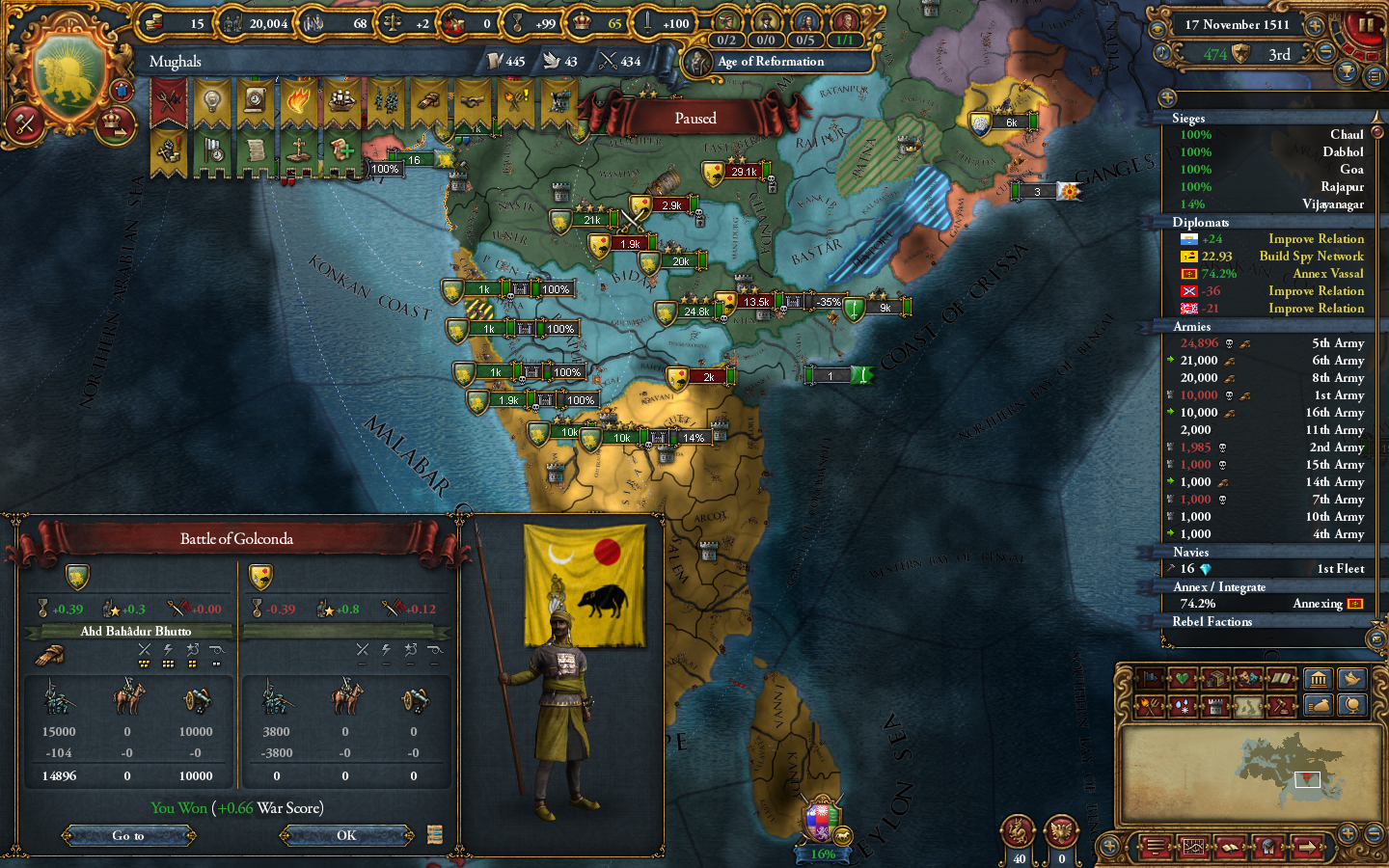This screenshot has height=868, width=1389.
Task: Click Go to in the battle window
Action: [130, 835]
